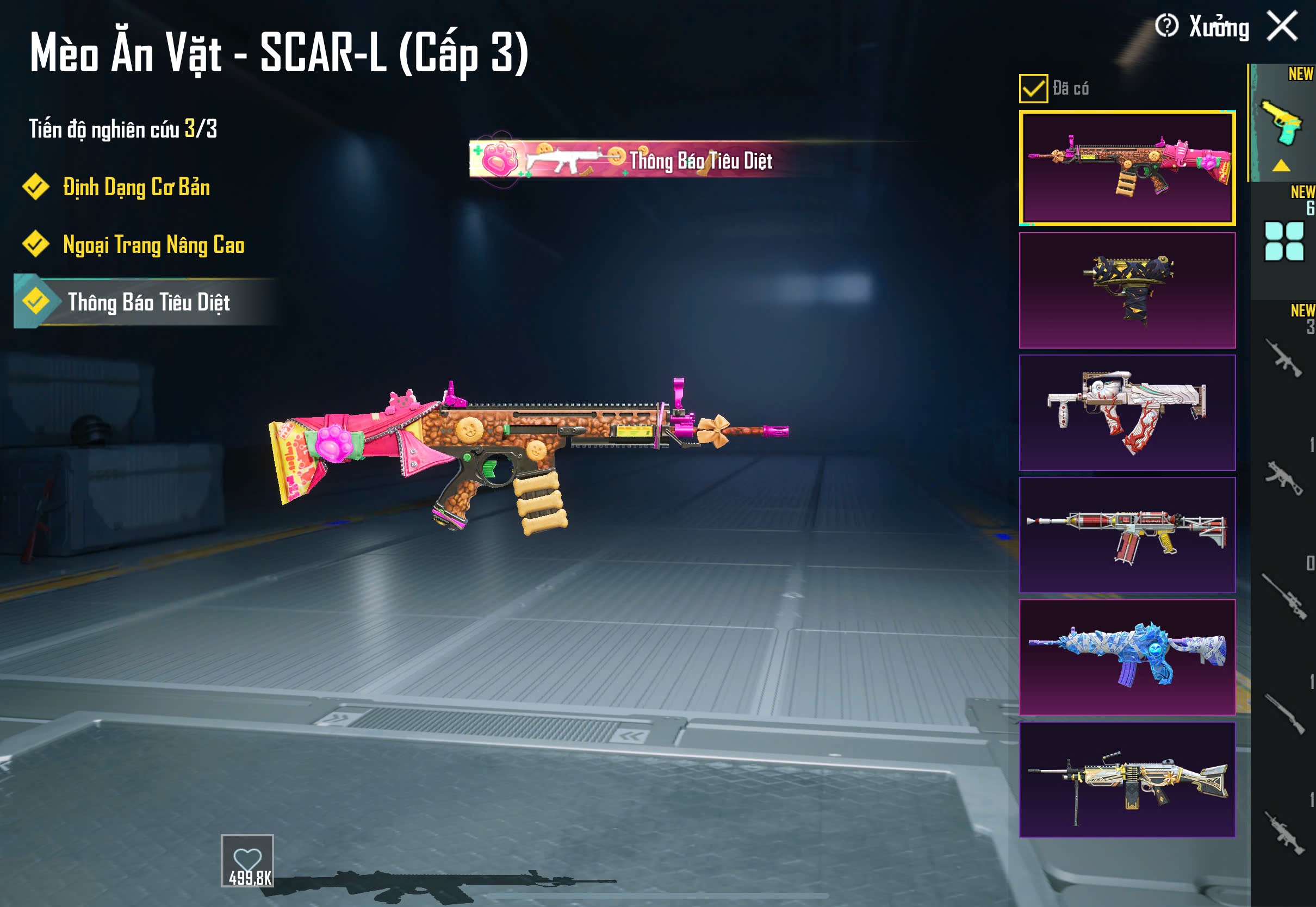This screenshot has height=907, width=1316.
Task: Select Định Dạng Cơ Bản upgrade level
Action: (136, 188)
